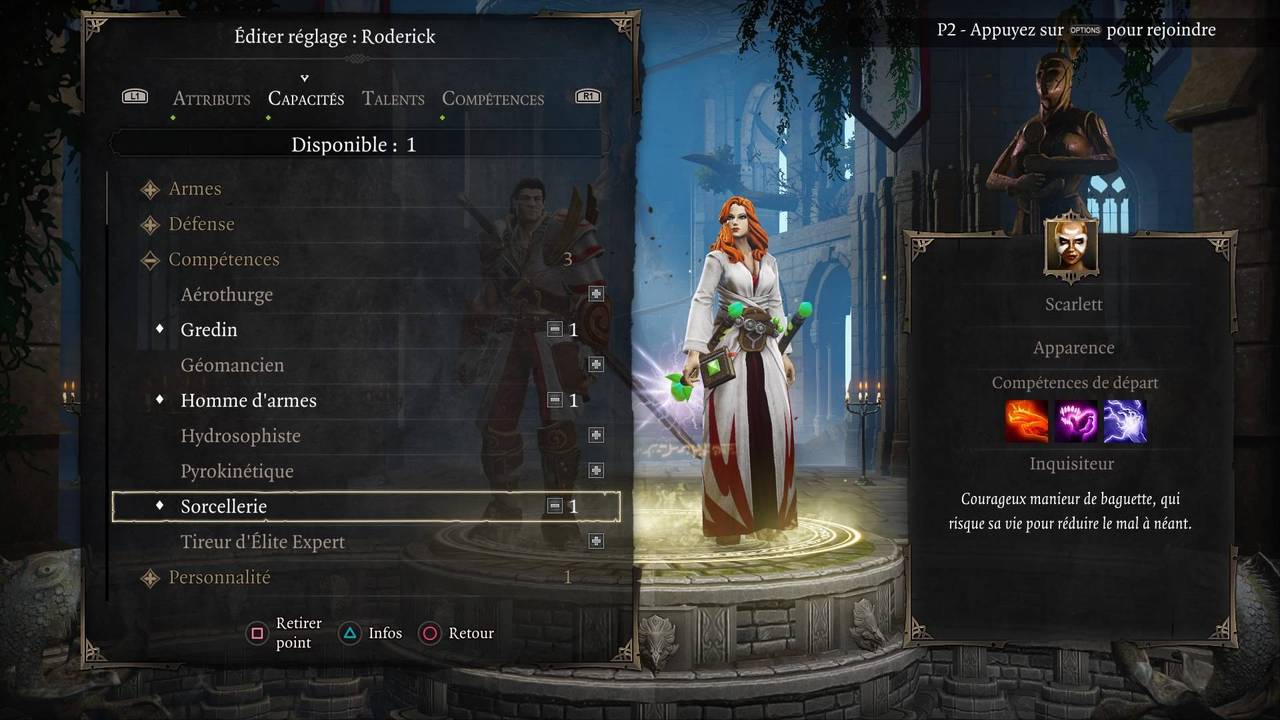Open the Talents tab

click(x=393, y=99)
